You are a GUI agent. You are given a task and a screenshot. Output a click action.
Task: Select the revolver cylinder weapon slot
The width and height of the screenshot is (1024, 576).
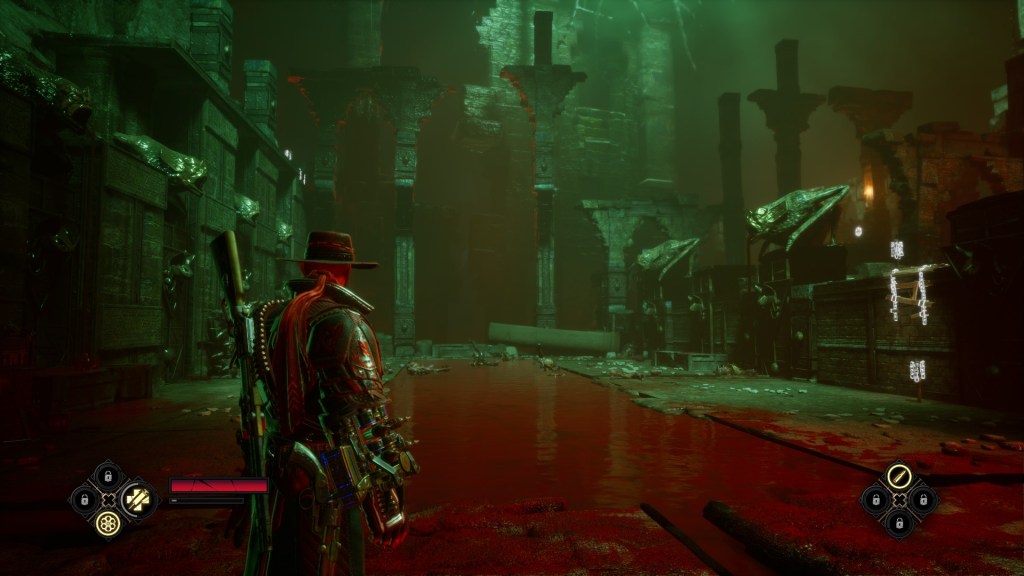107,521
